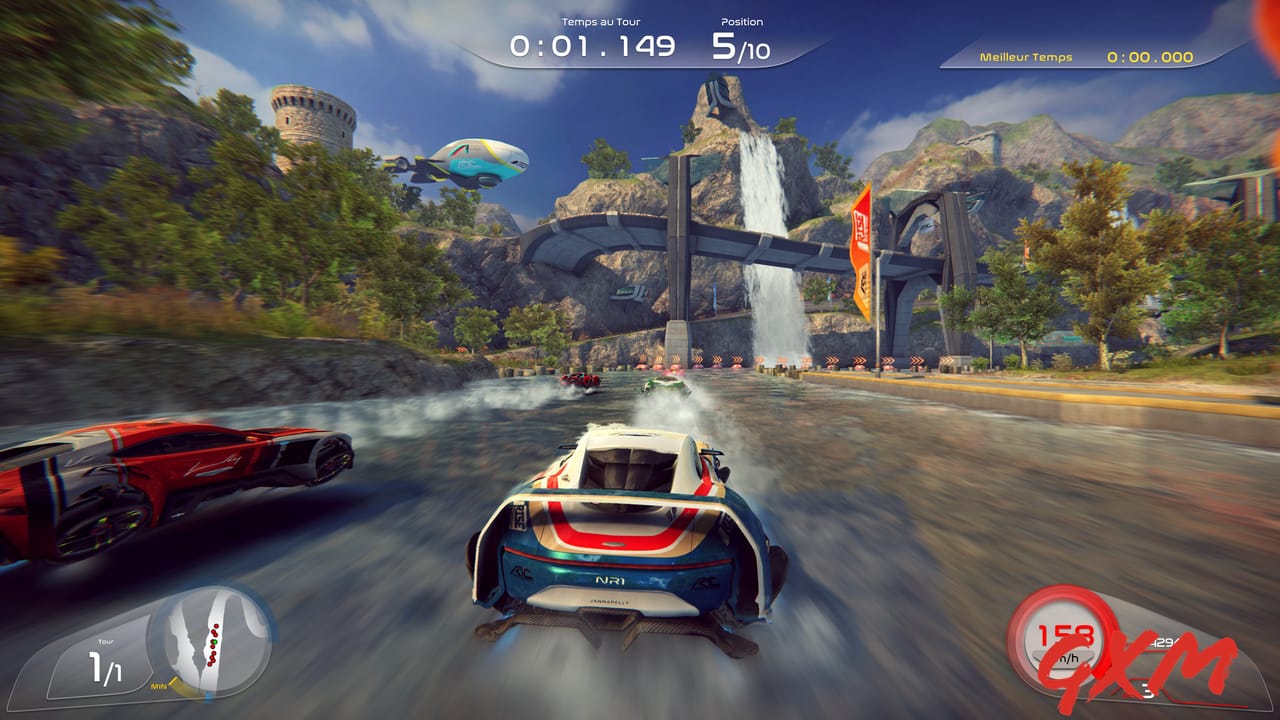Click the yellow MIN marker near the minimap
The image size is (1280, 720).
click(x=159, y=686)
